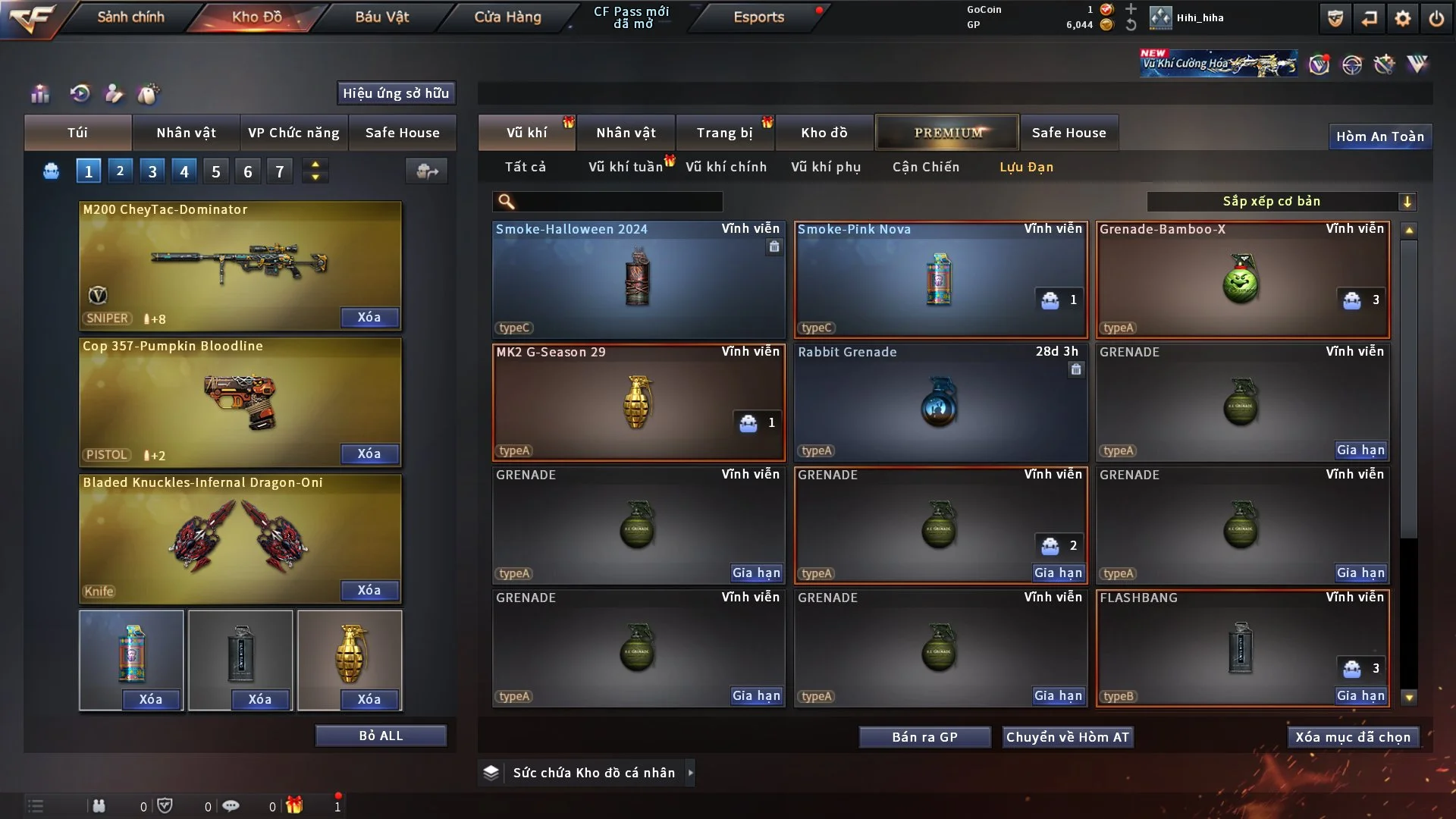Choose the Rabbit Grenade item
This screenshot has width=1456, height=819.
click(x=940, y=402)
